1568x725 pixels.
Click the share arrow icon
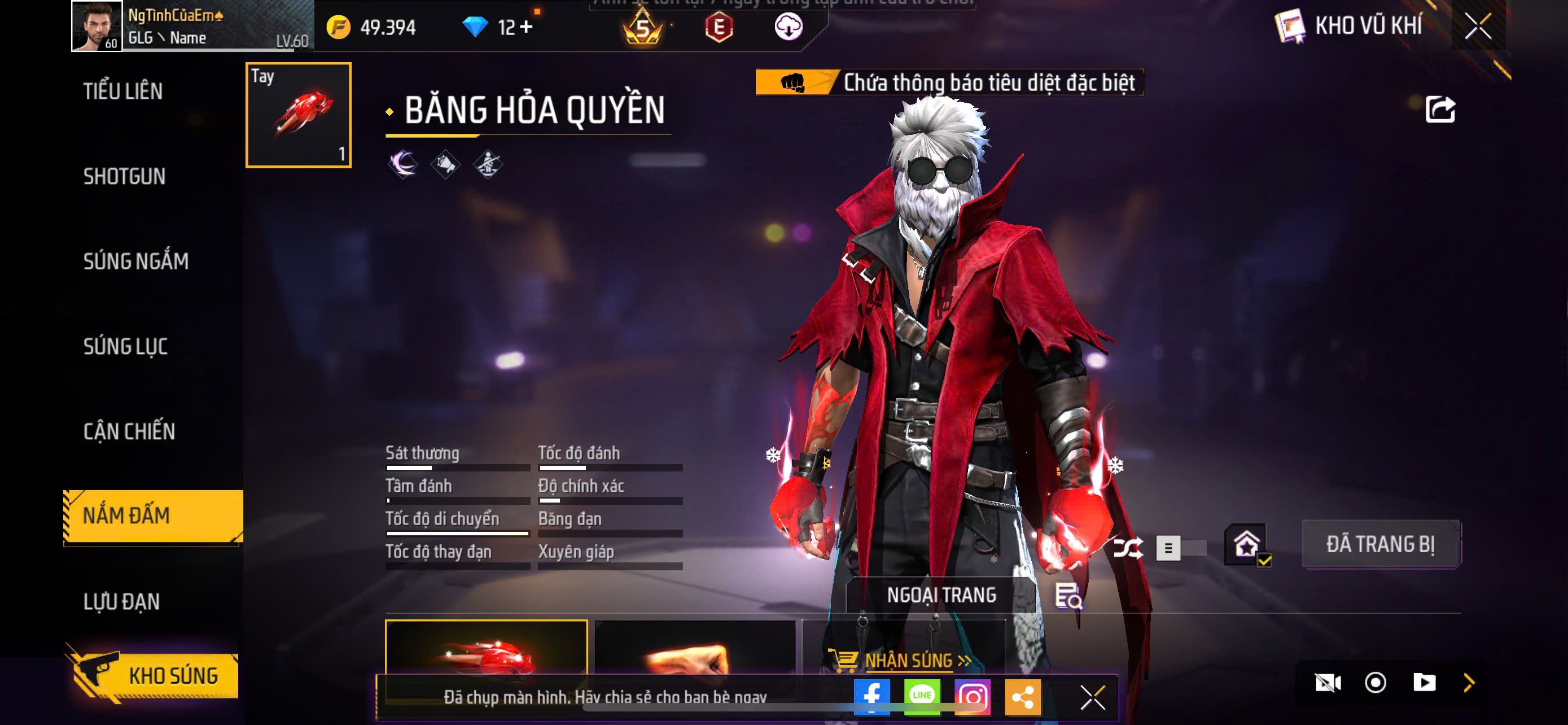[x=1440, y=110]
